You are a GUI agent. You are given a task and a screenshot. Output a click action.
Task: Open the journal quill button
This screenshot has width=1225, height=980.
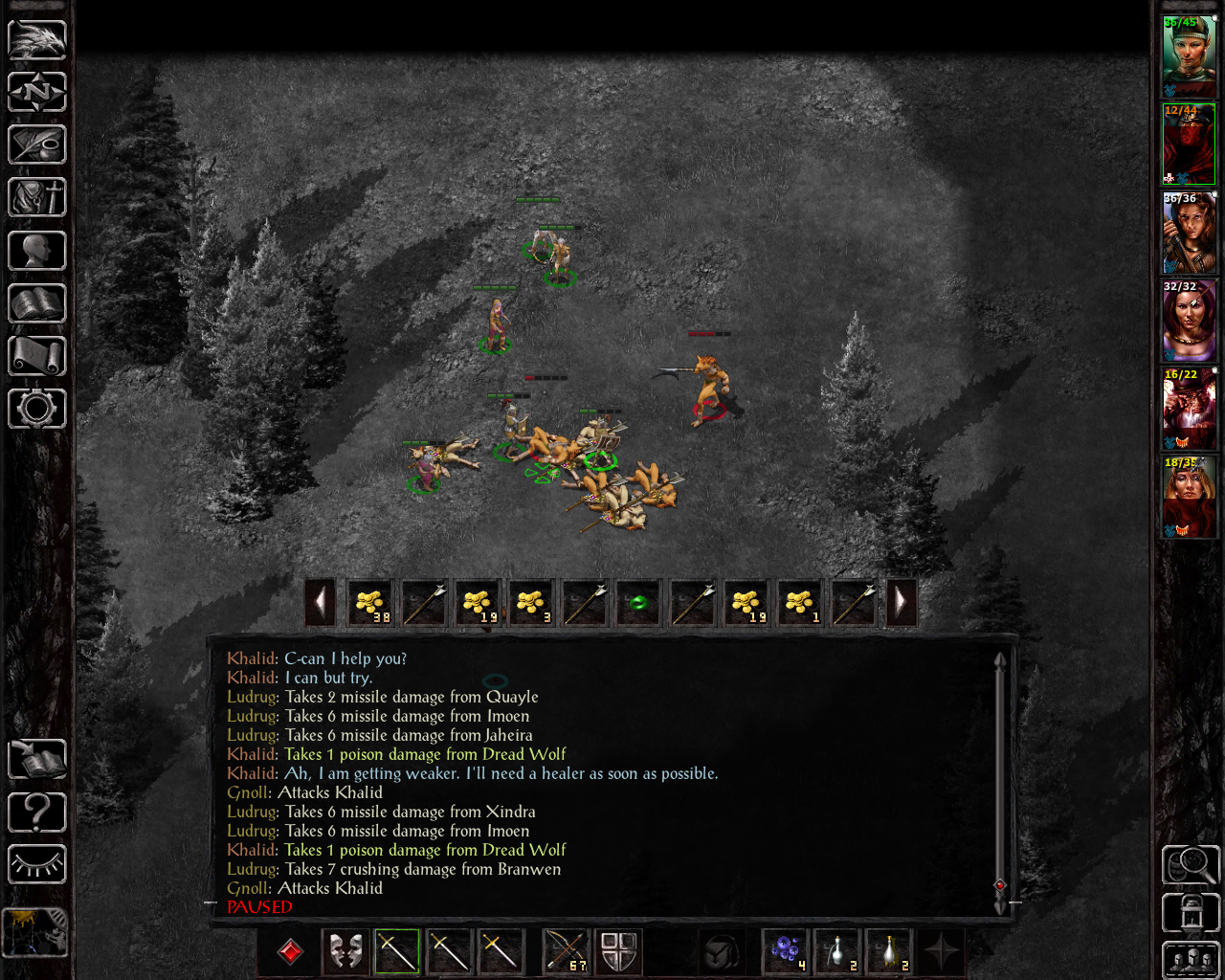click(37, 145)
